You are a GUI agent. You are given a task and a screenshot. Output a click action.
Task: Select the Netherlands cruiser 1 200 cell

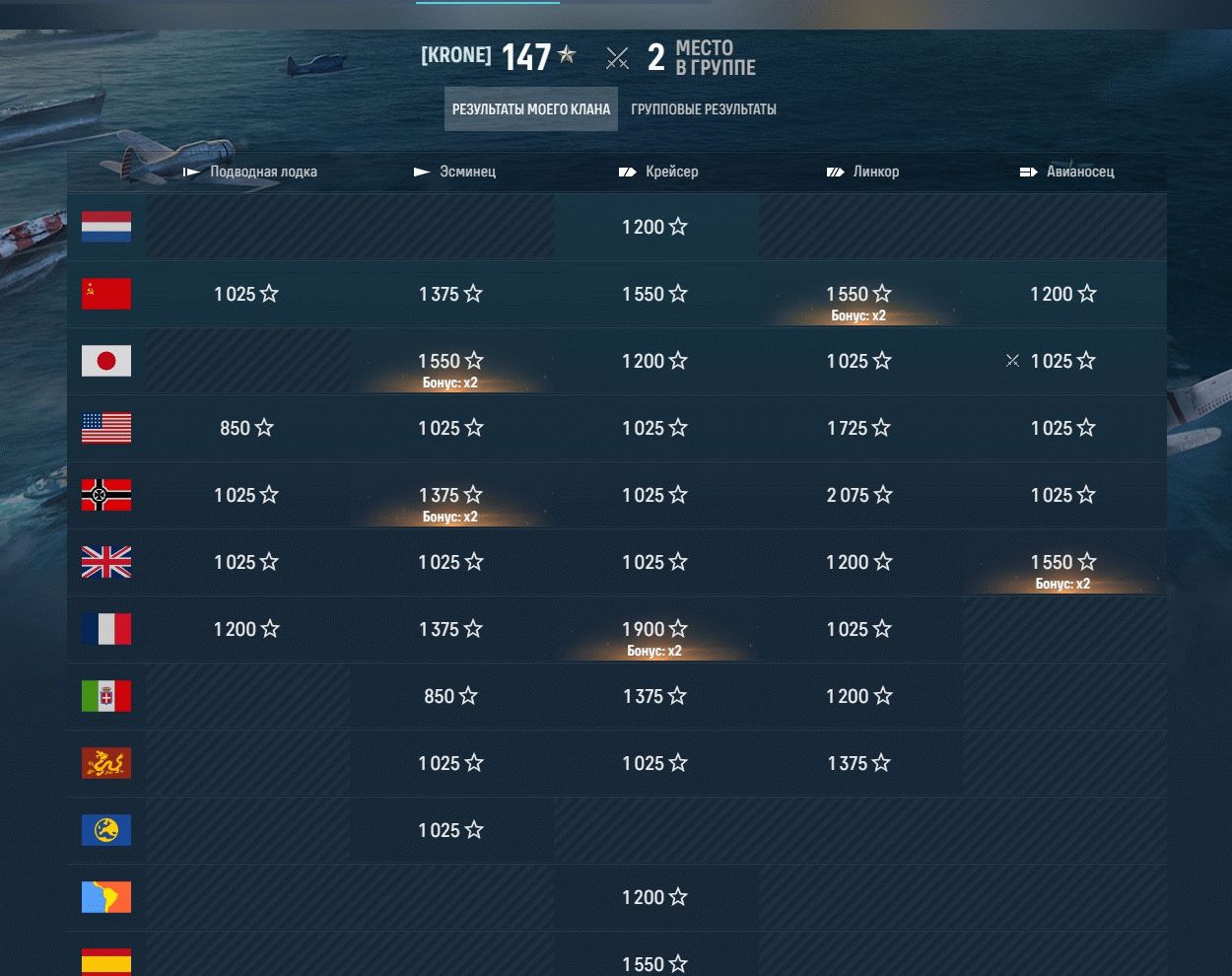[654, 227]
